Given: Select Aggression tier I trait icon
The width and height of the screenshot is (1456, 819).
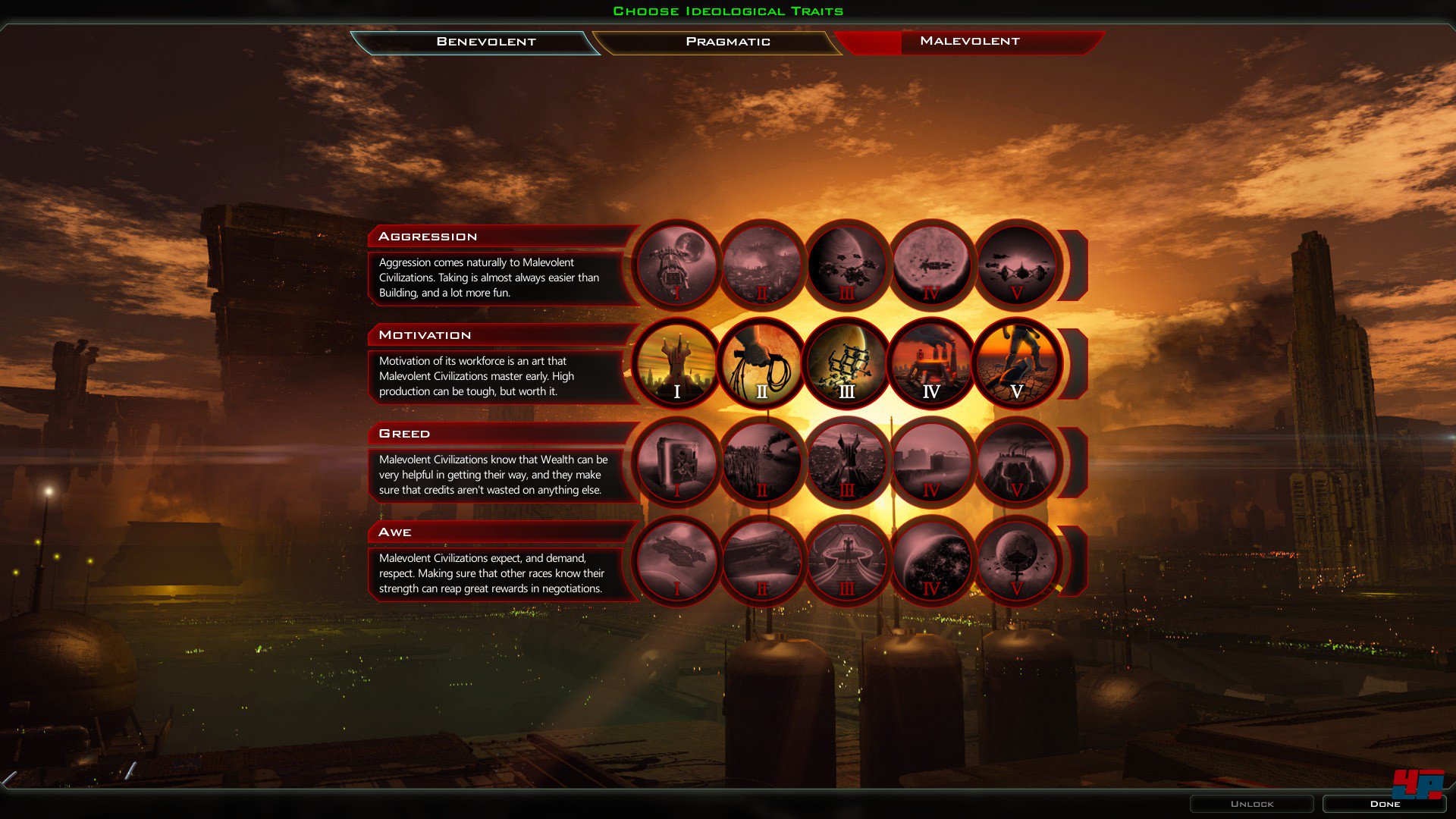Looking at the screenshot, I should pos(677,264).
